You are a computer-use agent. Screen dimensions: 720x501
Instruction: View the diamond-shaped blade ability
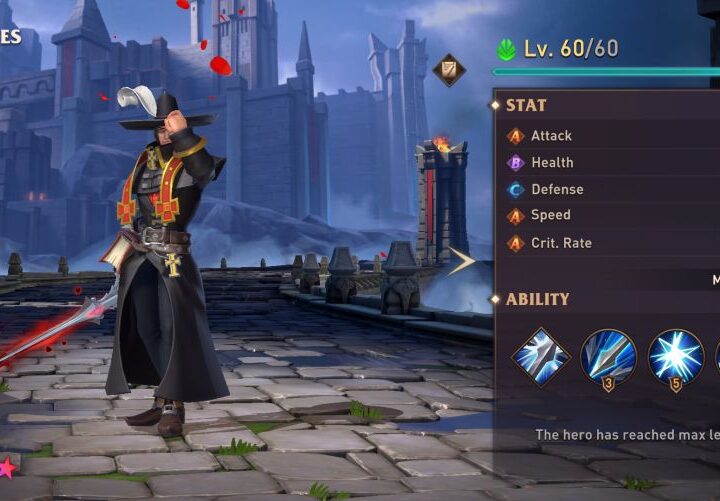tap(541, 356)
